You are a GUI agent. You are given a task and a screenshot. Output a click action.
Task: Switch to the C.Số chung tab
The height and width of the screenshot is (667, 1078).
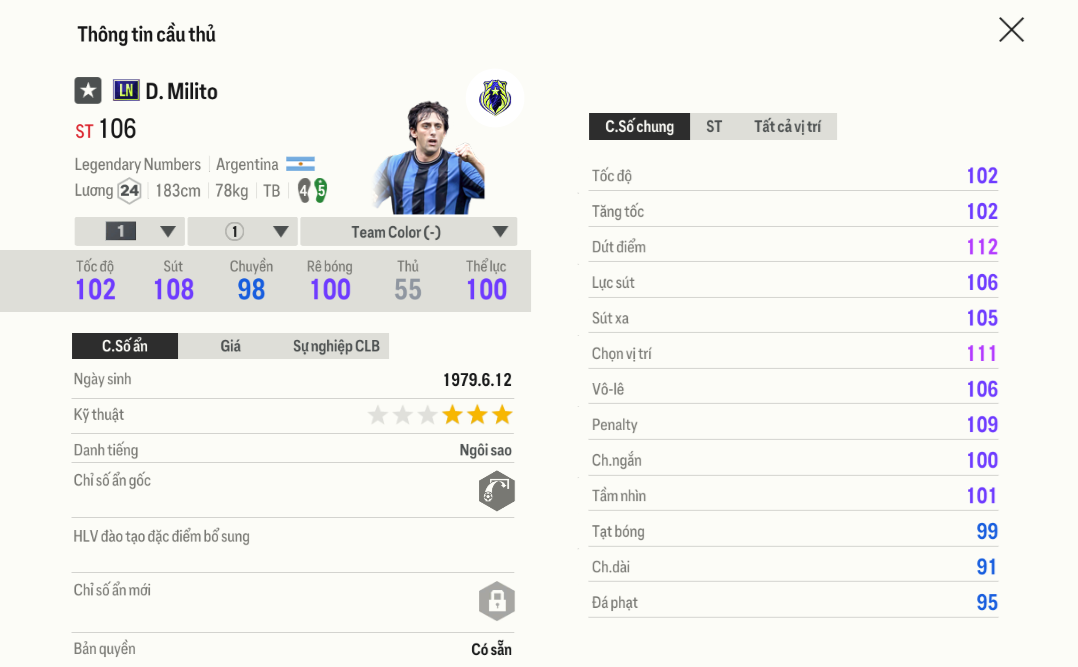(x=639, y=127)
